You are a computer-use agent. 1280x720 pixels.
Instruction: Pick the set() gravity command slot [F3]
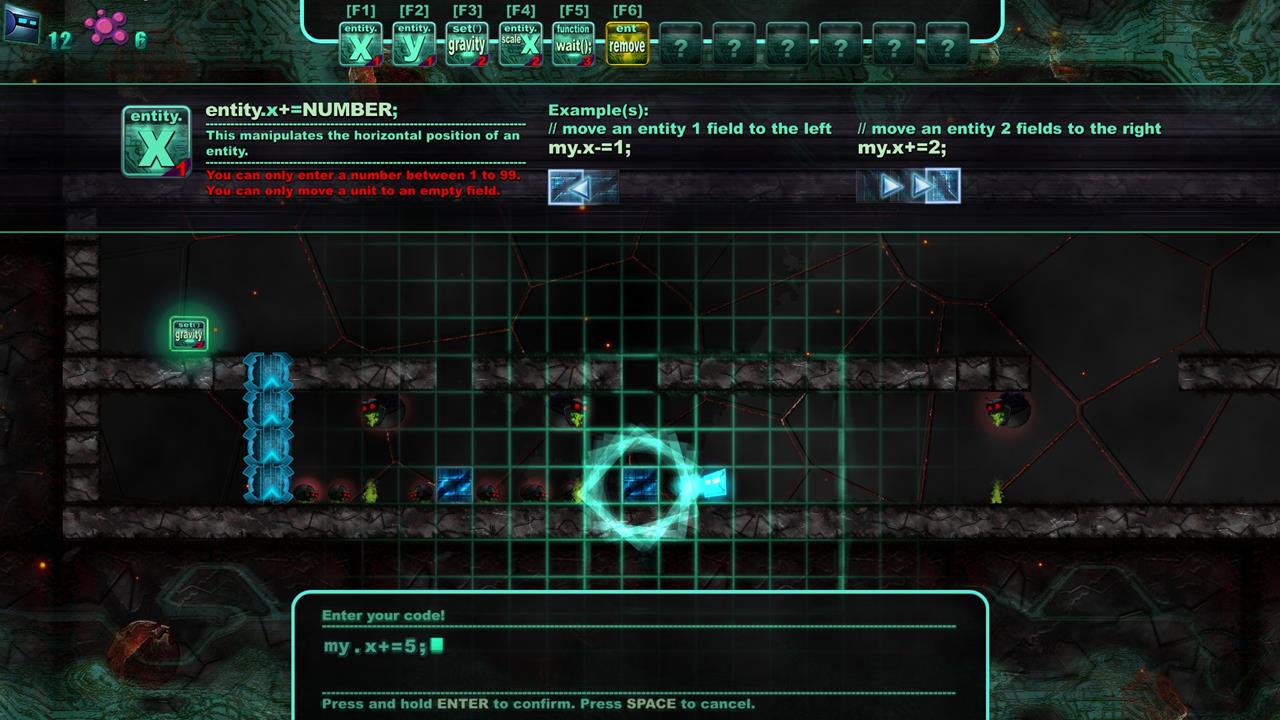467,40
